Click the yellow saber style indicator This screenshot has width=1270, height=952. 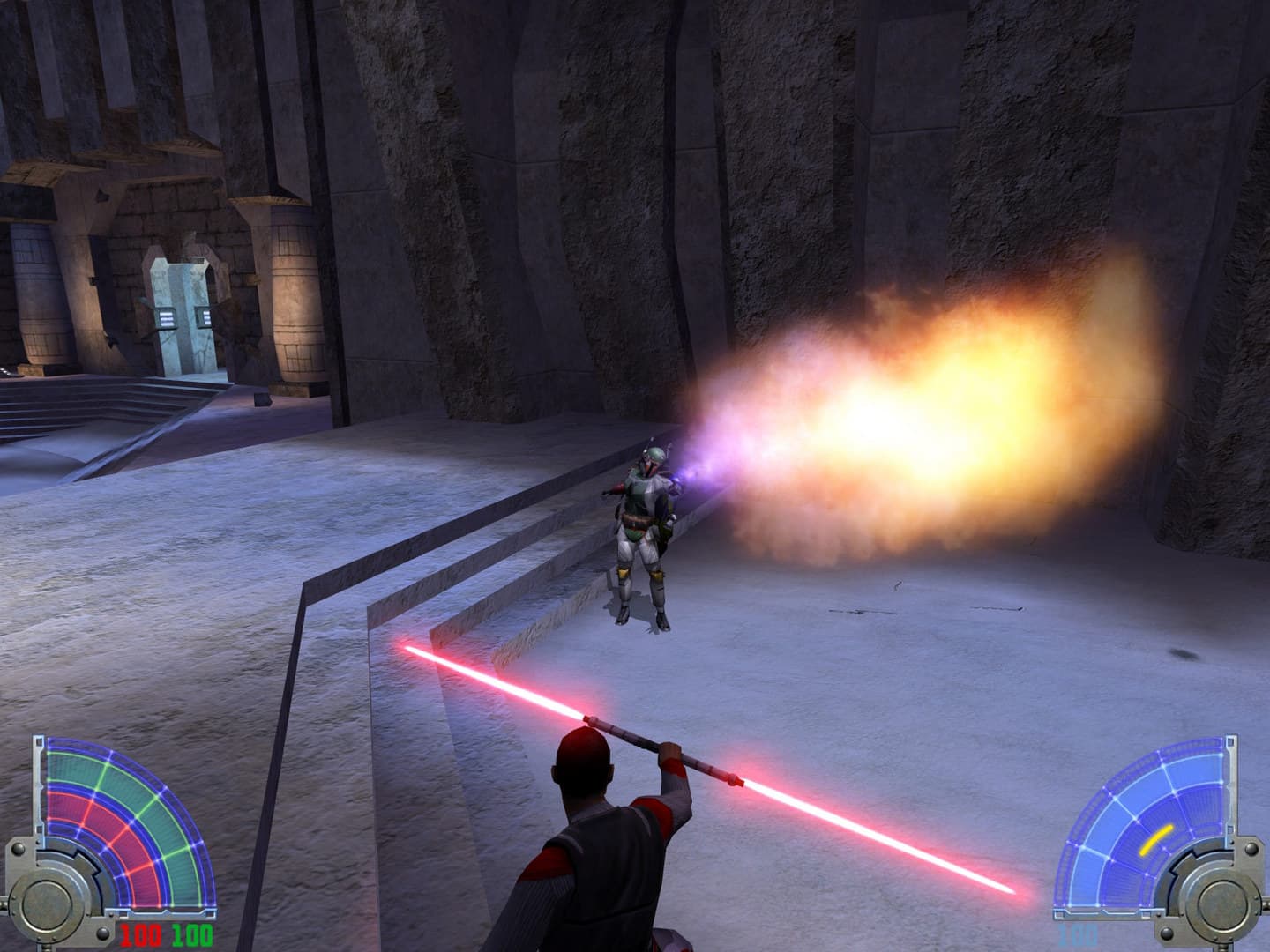(x=1156, y=839)
